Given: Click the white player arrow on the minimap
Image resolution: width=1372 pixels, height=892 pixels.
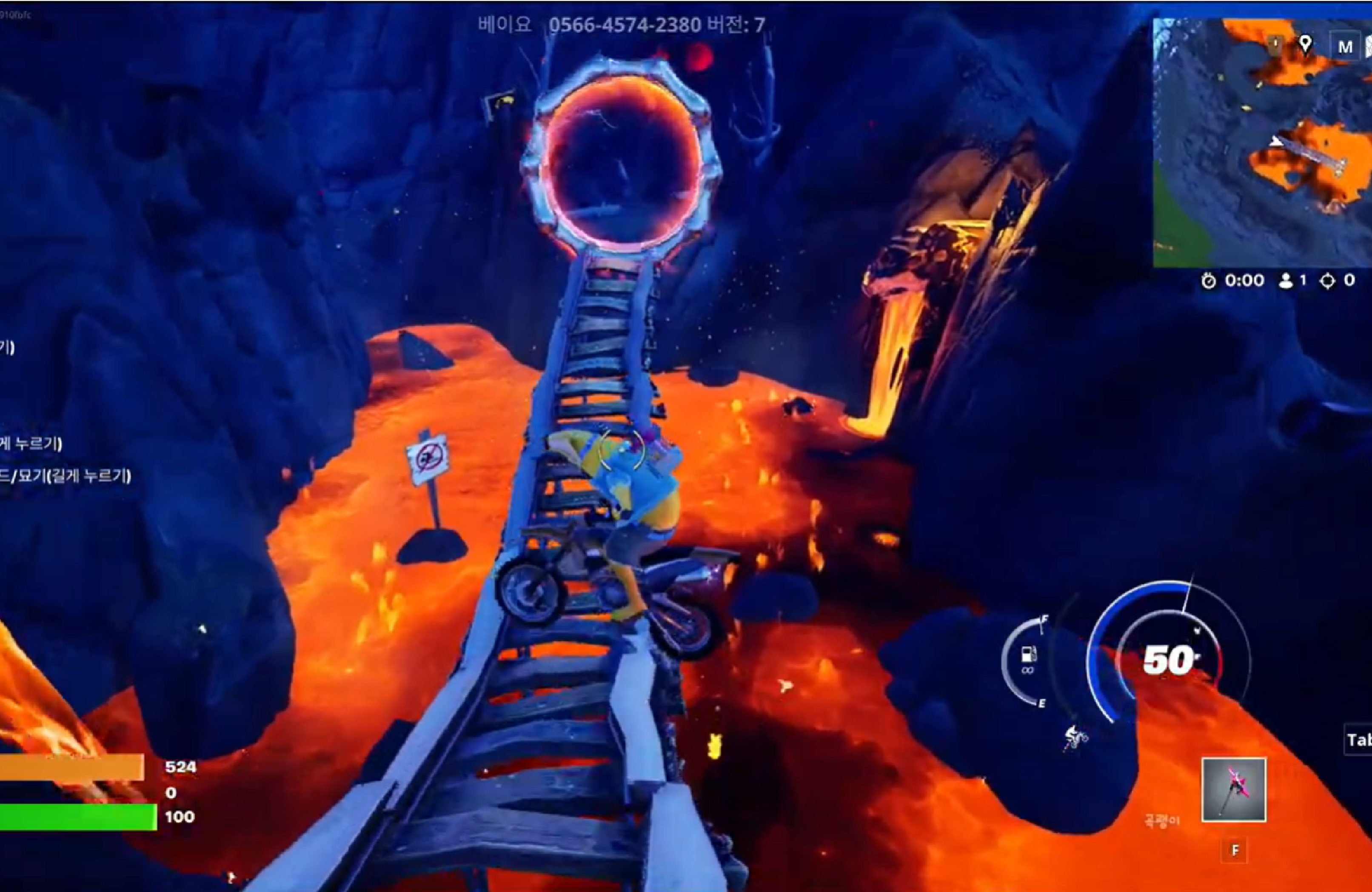Looking at the screenshot, I should tap(1276, 141).
